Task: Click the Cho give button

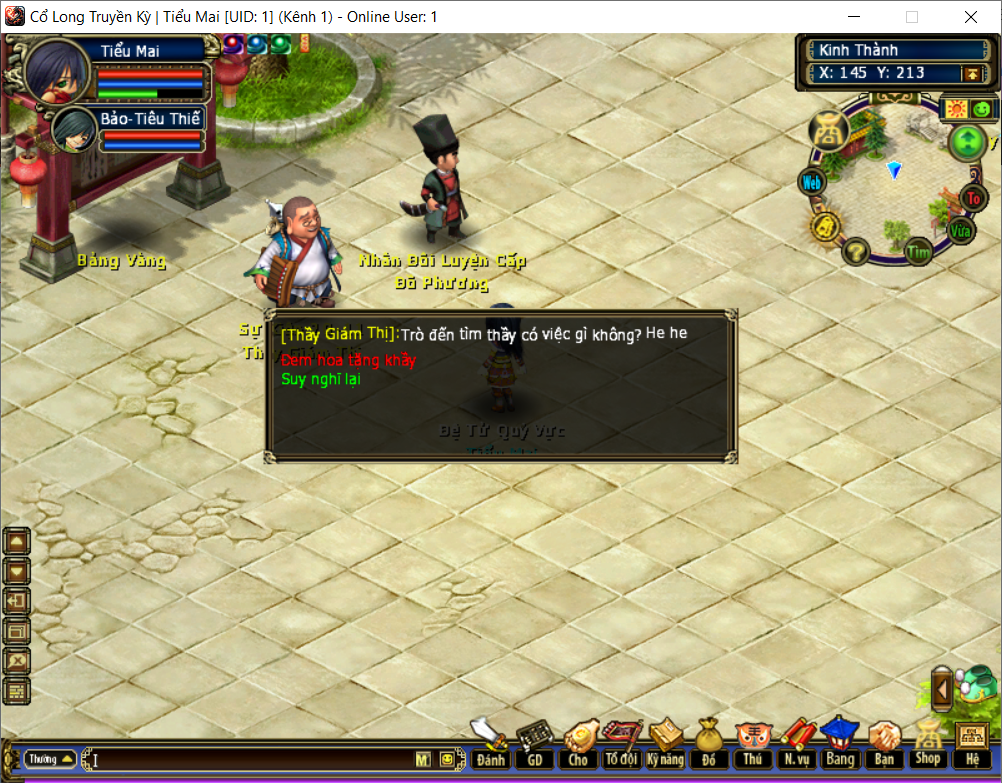Action: [x=578, y=745]
